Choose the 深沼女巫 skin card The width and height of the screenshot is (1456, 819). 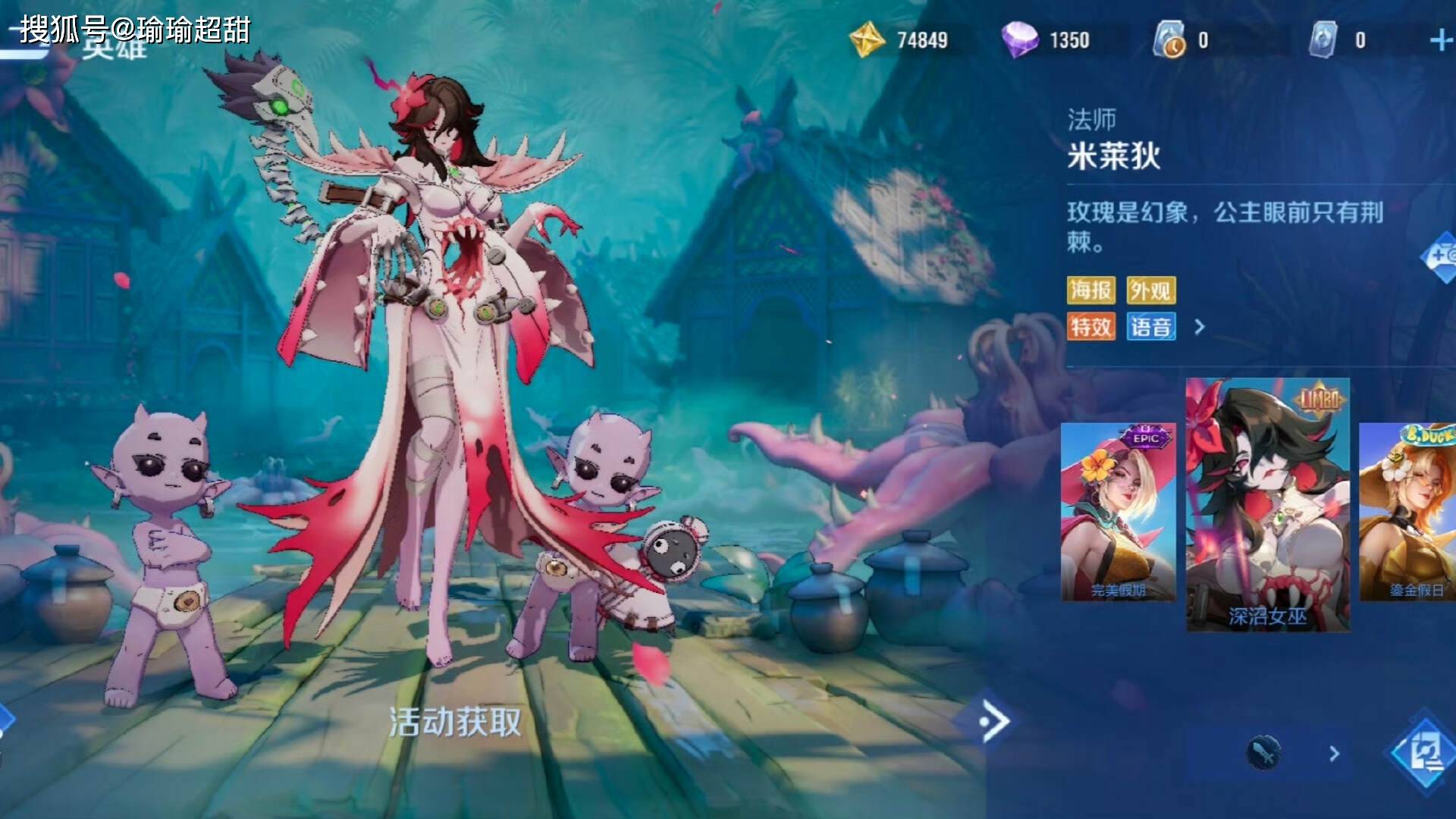1267,504
